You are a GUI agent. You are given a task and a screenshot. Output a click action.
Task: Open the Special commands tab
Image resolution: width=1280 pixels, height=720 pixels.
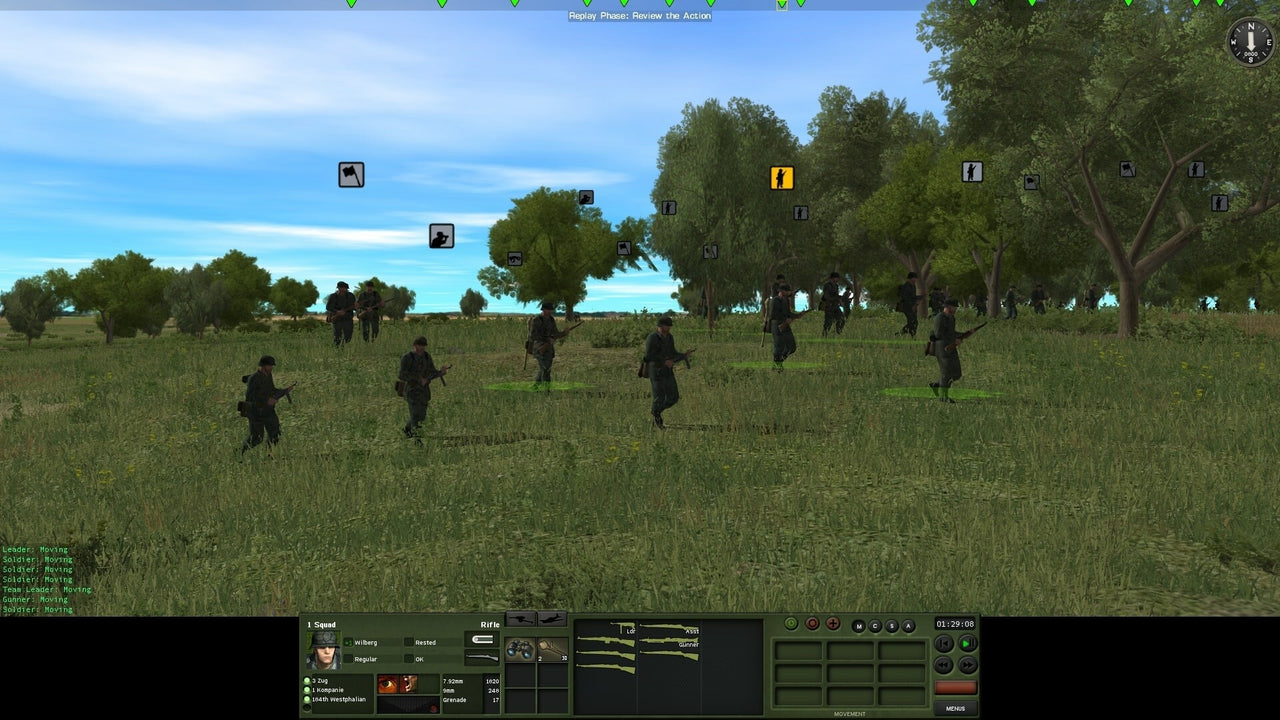click(x=892, y=624)
